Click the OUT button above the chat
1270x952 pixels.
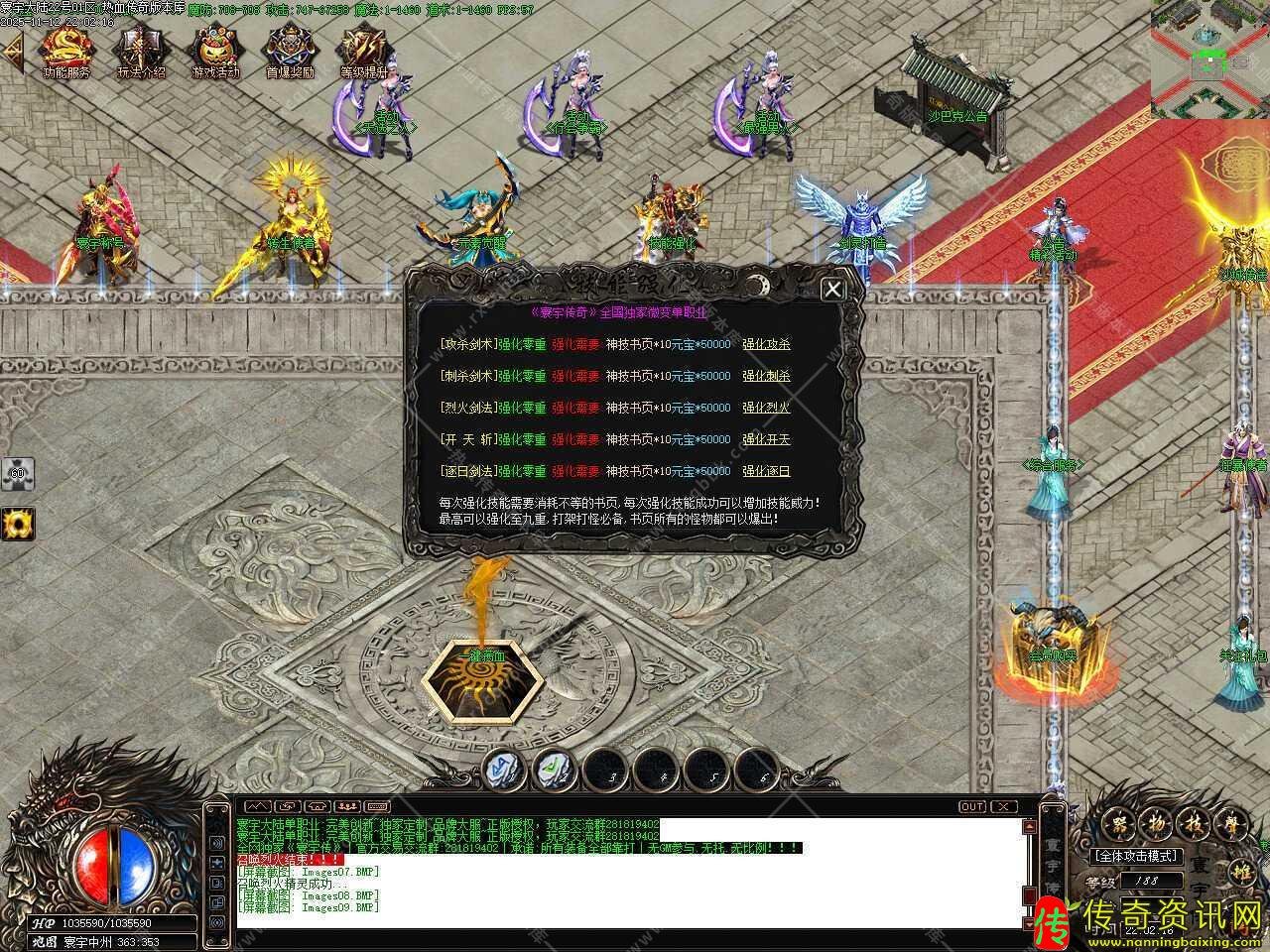click(x=972, y=807)
